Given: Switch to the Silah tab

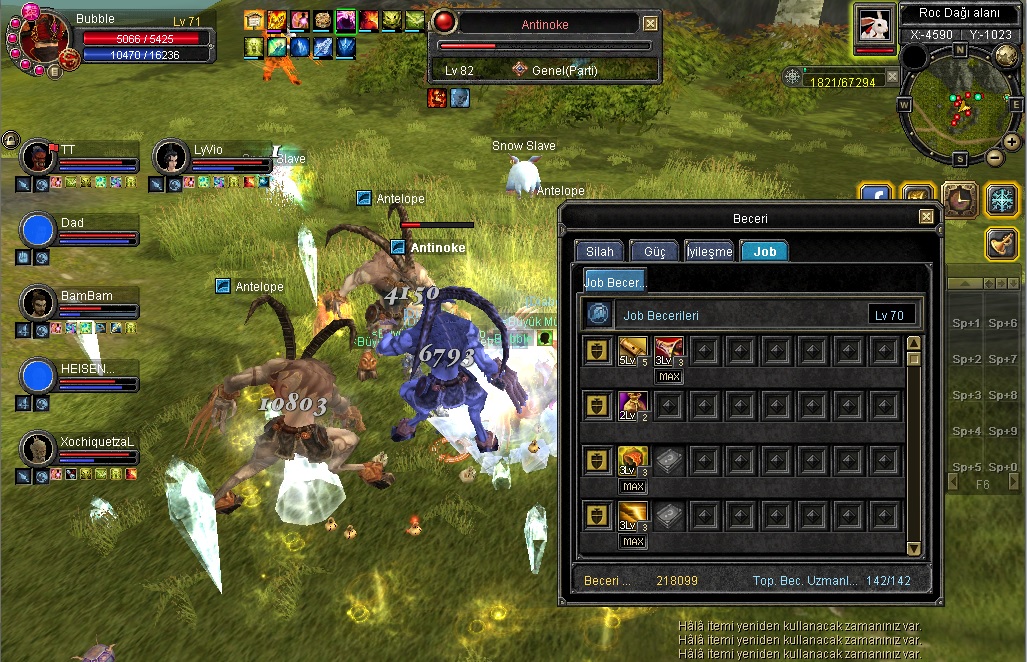Looking at the screenshot, I should pyautogui.click(x=600, y=251).
